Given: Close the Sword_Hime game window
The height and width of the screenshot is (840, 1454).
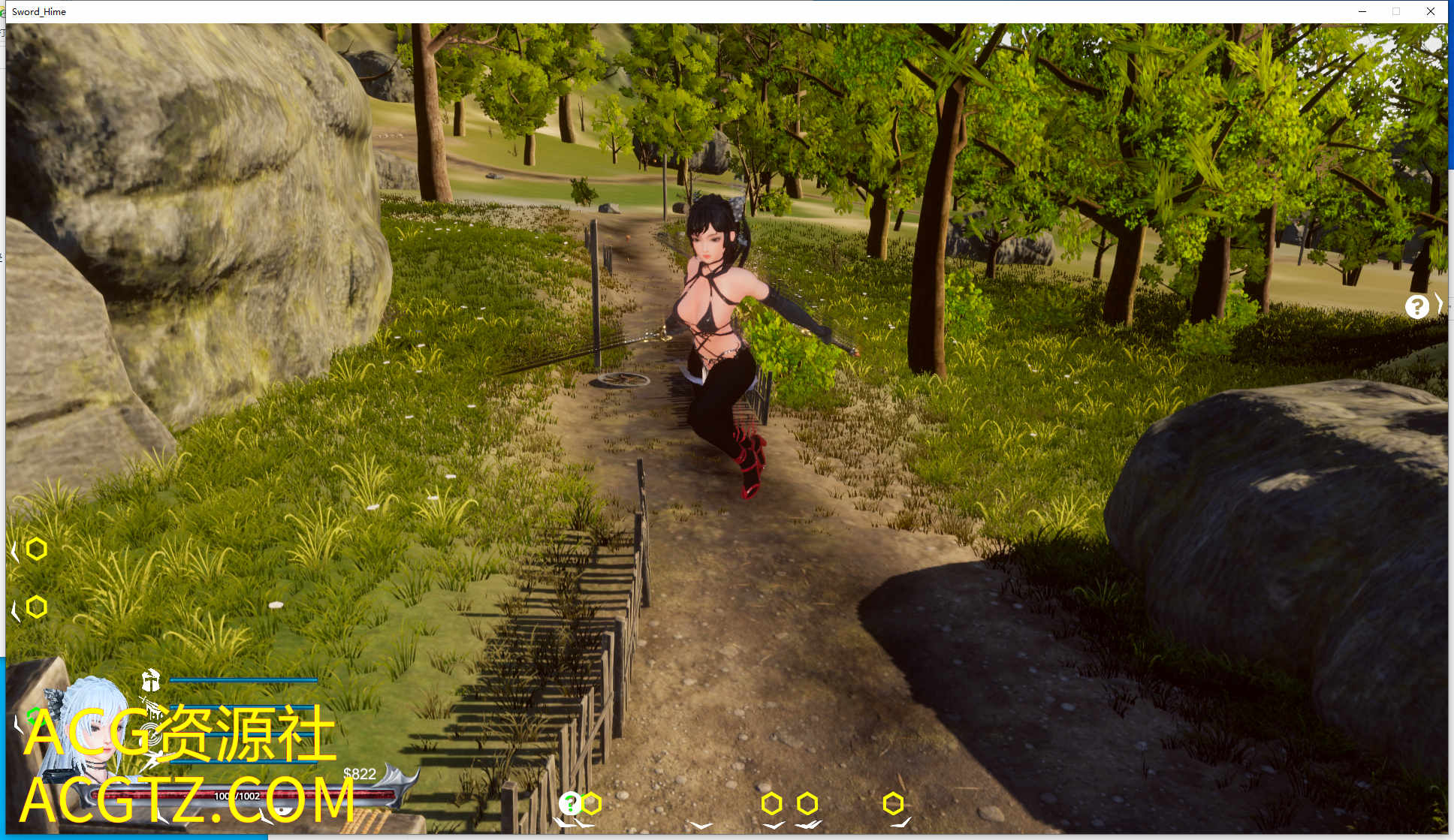Looking at the screenshot, I should tap(1431, 11).
